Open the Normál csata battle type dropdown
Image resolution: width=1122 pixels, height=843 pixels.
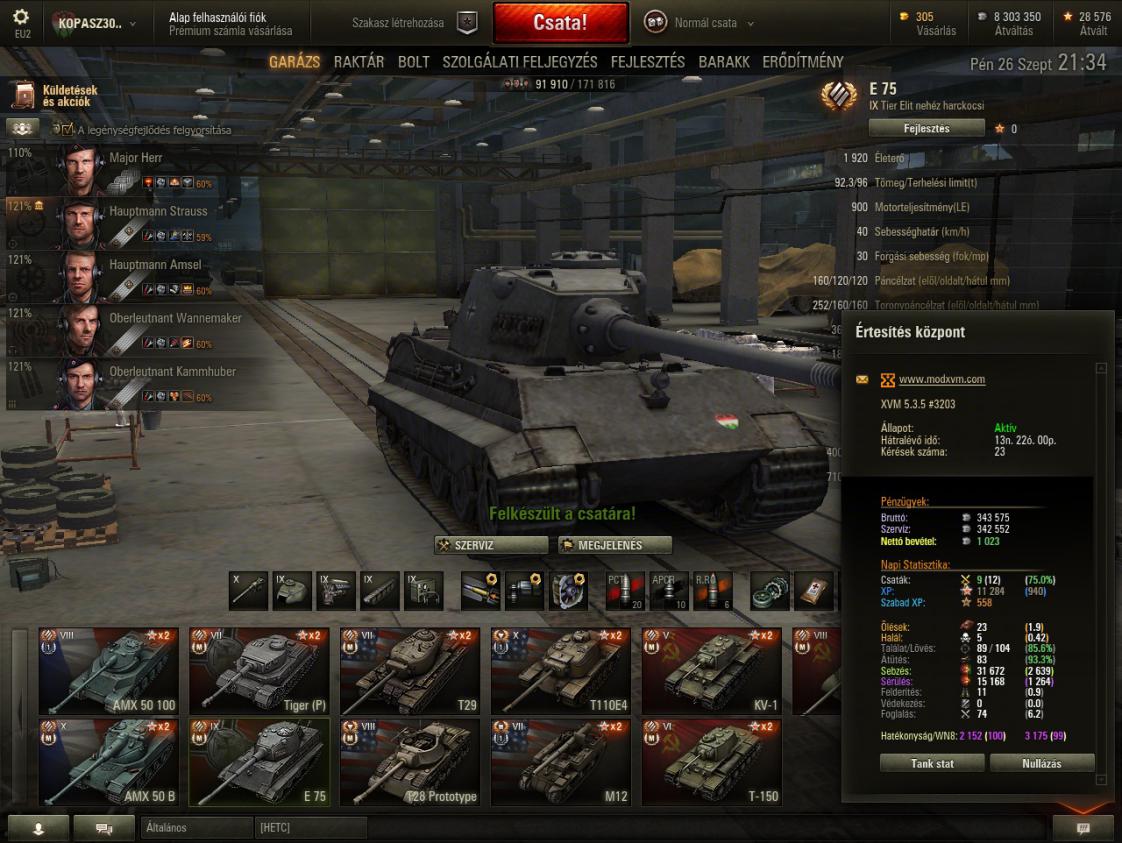click(x=705, y=23)
